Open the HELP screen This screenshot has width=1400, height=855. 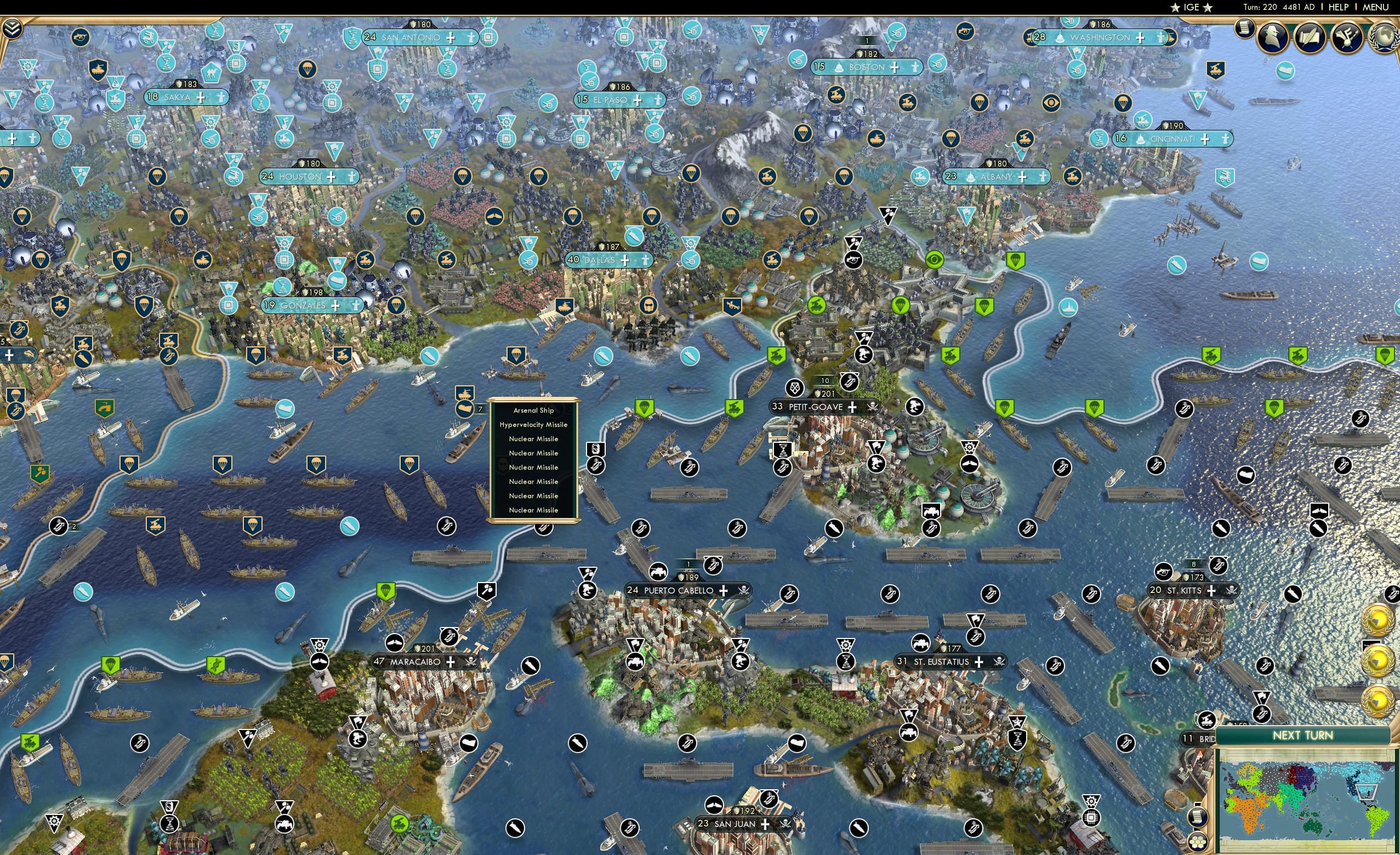pos(1339,7)
